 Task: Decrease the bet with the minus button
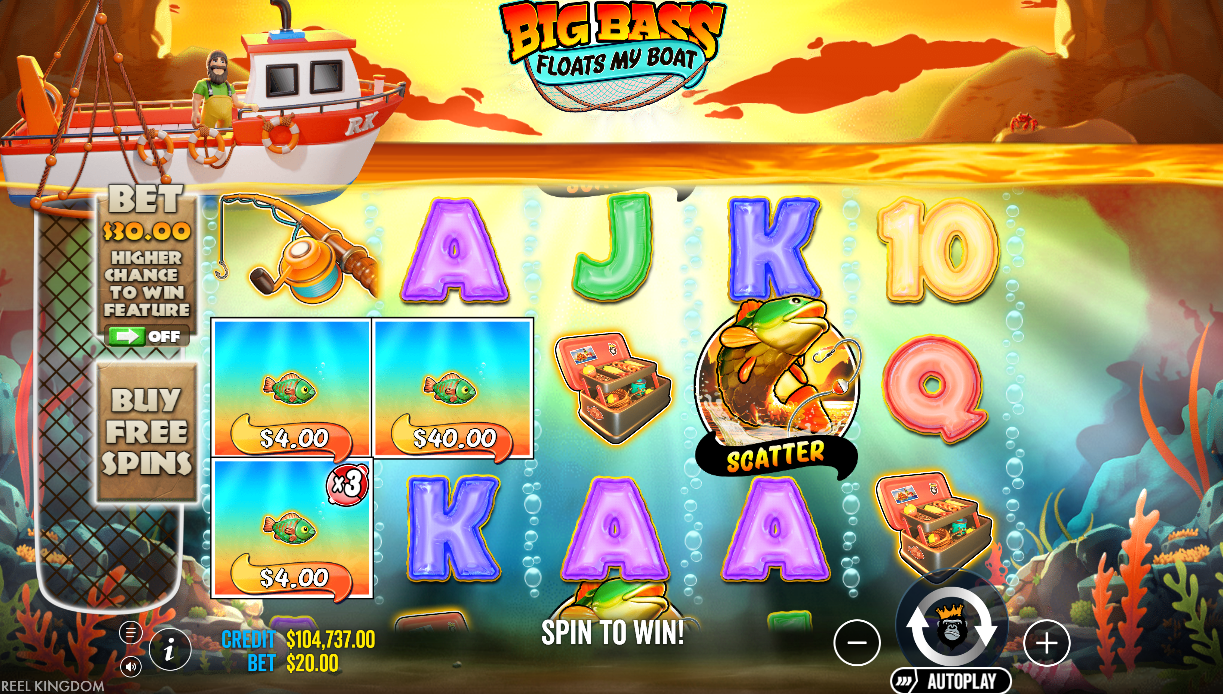point(857,643)
